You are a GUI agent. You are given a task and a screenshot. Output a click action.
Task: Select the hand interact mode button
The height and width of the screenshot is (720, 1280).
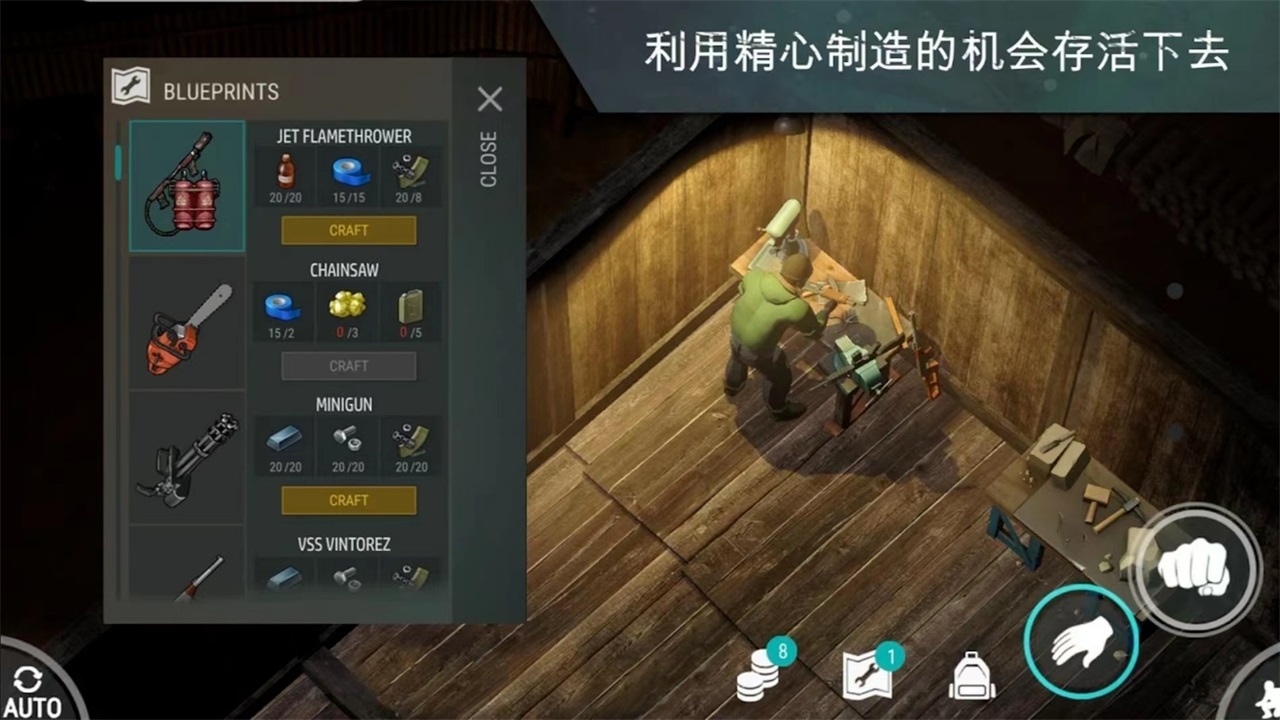click(x=1082, y=644)
